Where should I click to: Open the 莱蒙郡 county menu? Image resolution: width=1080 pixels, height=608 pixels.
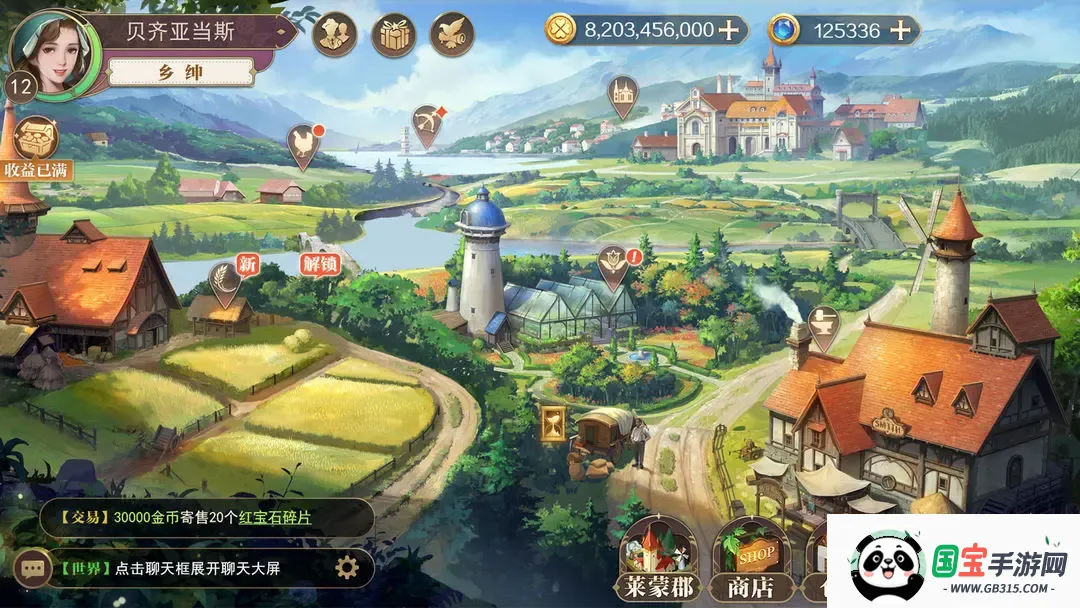point(656,561)
